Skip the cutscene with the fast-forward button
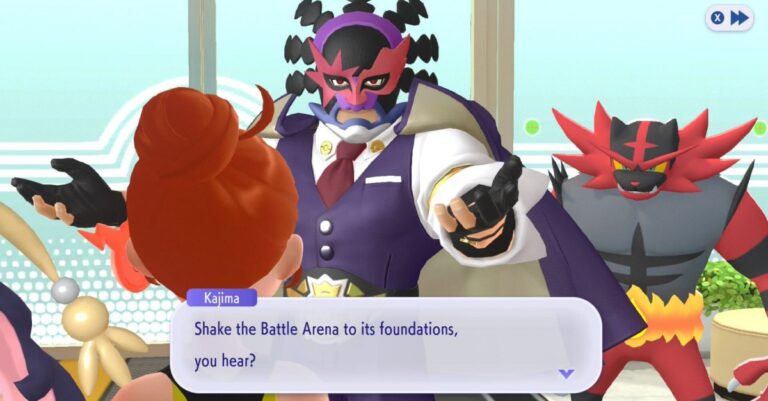768x401 pixels. tap(729, 18)
